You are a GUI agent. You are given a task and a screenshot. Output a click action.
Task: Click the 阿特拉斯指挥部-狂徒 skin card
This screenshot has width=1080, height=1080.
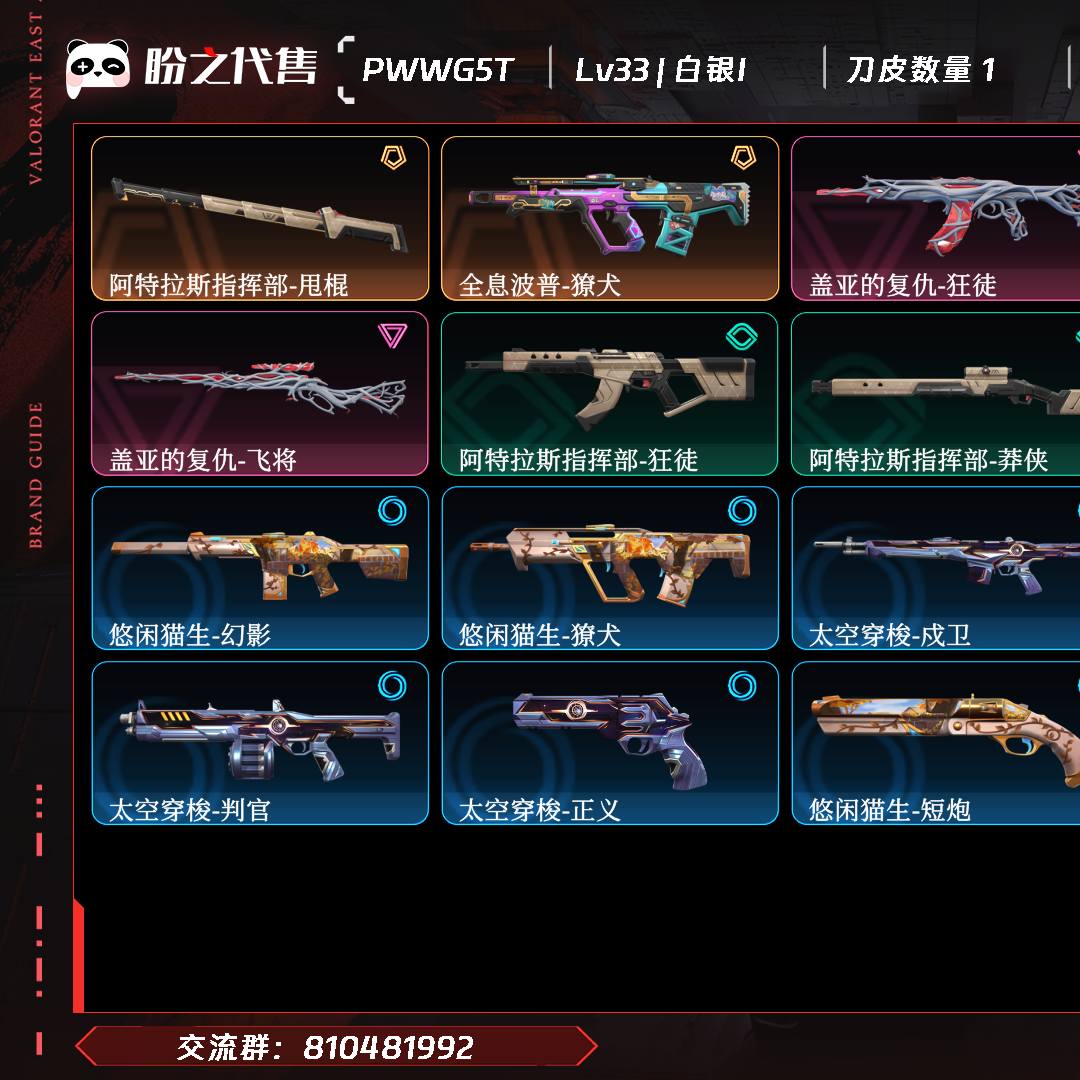(610, 393)
